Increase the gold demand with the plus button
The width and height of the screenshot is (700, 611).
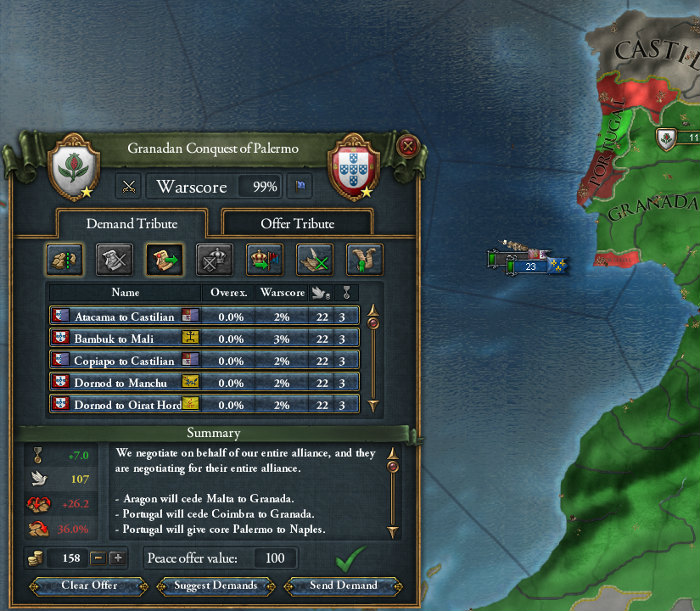(x=118, y=558)
